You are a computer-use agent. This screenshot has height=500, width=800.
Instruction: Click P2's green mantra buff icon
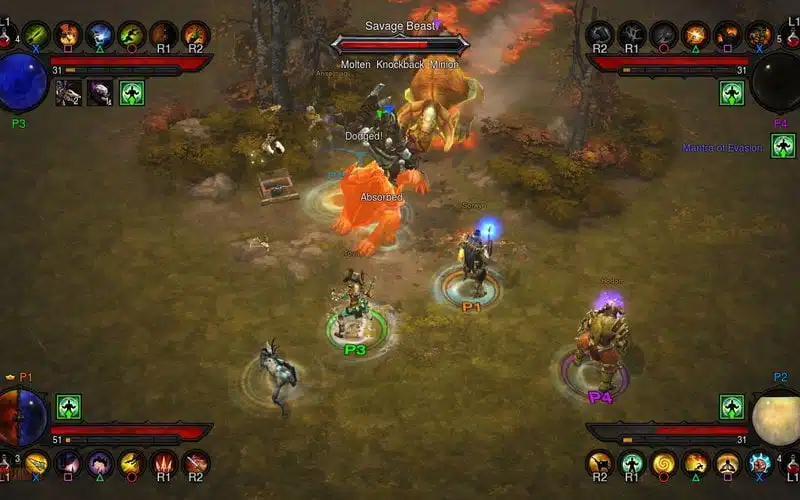(732, 407)
